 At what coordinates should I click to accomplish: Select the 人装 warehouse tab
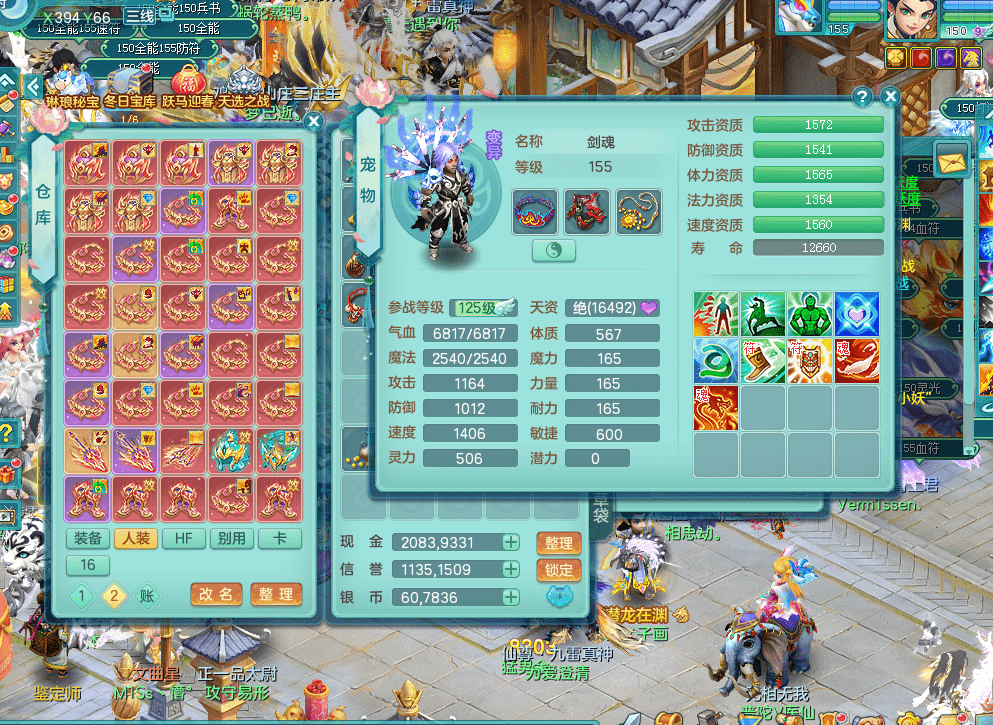point(136,538)
